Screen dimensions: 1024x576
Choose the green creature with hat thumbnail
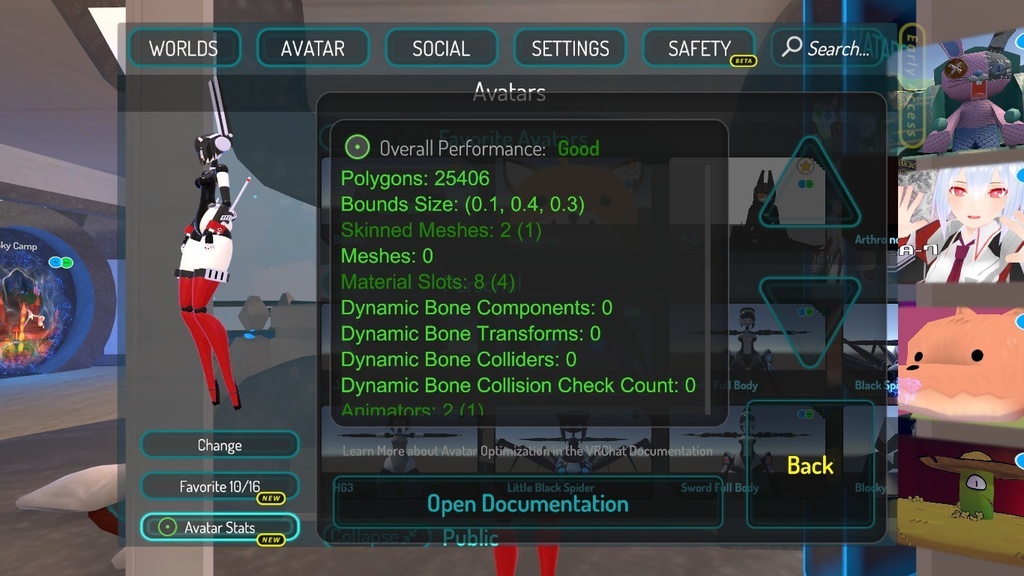click(960, 488)
